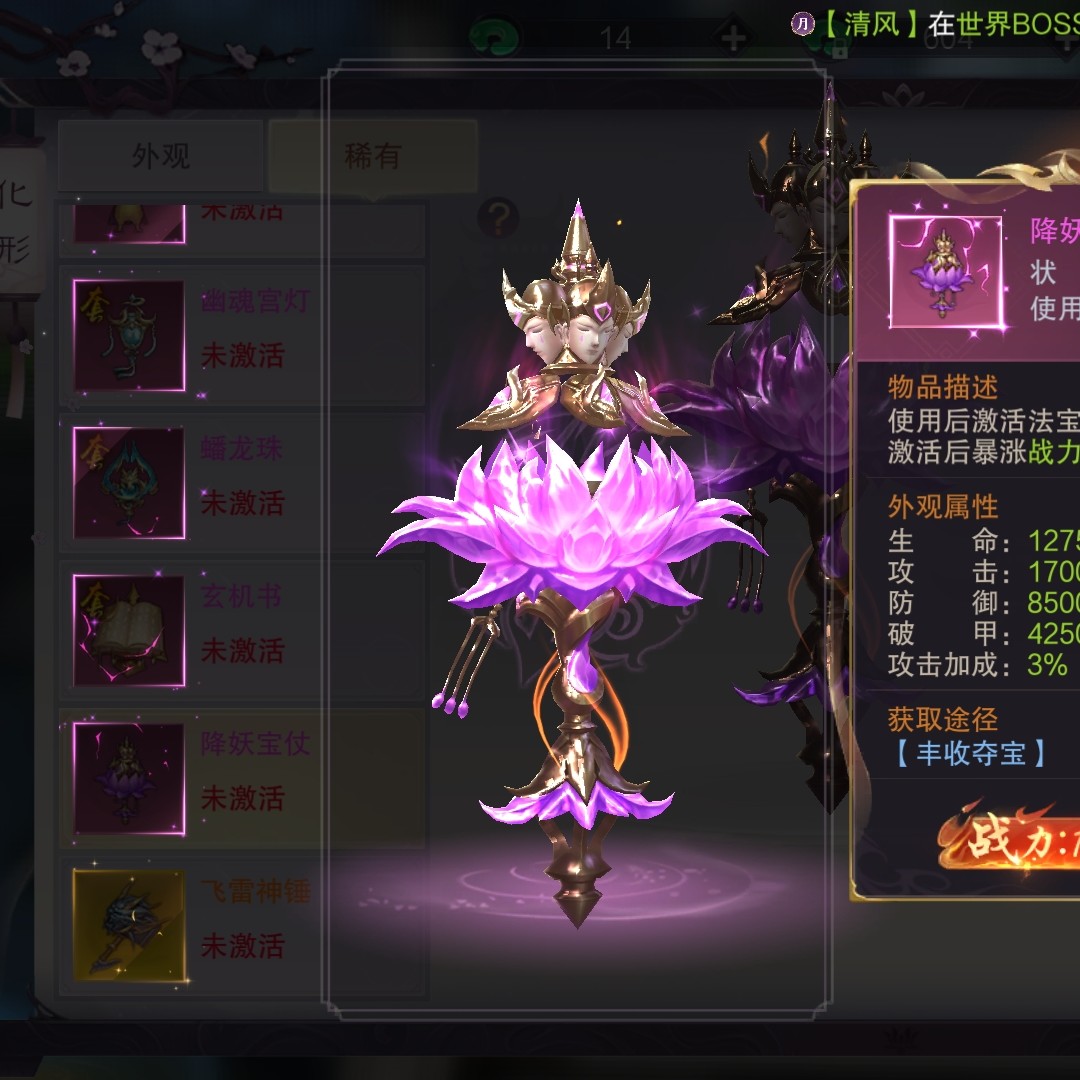
Task: Switch to the 外观 tab
Action: point(160,156)
